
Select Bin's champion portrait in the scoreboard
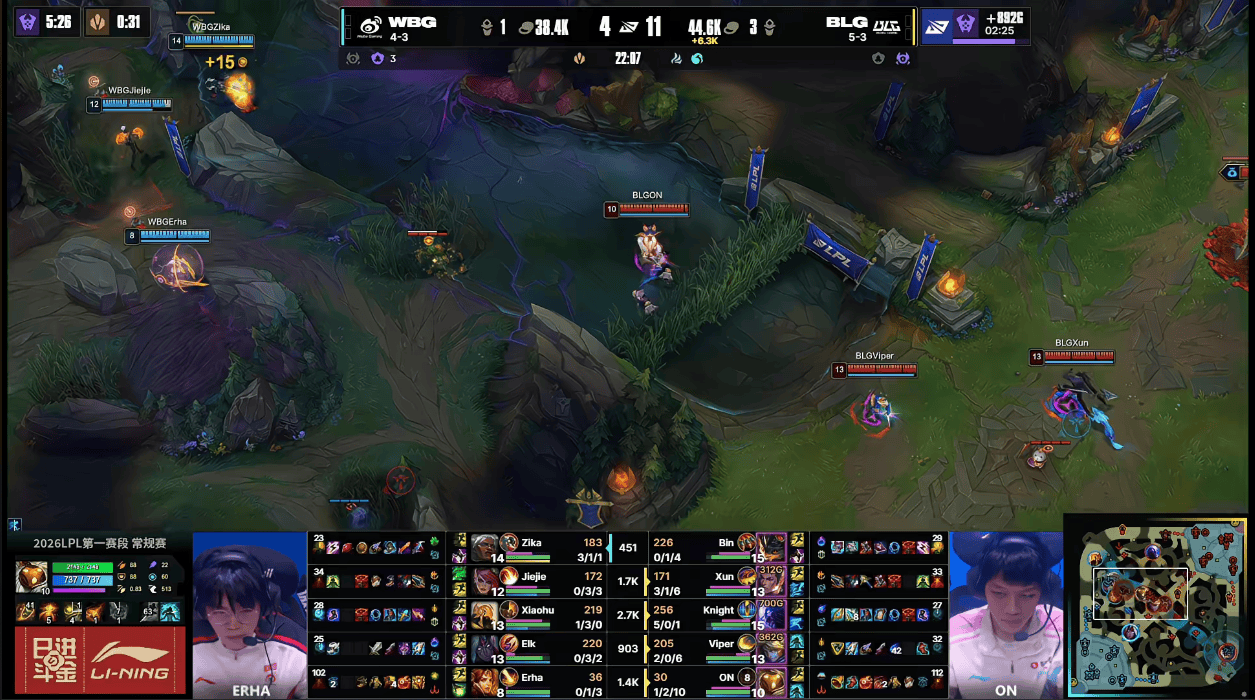[x=771, y=547]
